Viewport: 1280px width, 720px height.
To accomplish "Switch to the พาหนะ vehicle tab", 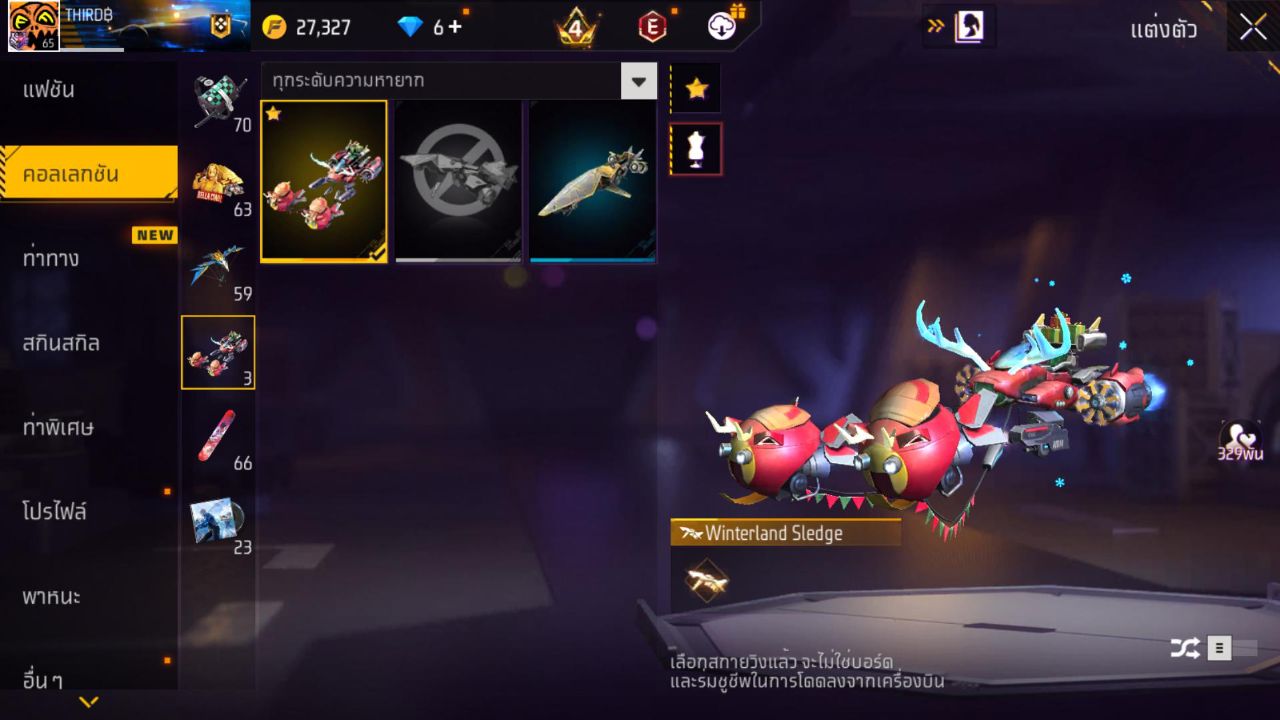I will pos(52,597).
